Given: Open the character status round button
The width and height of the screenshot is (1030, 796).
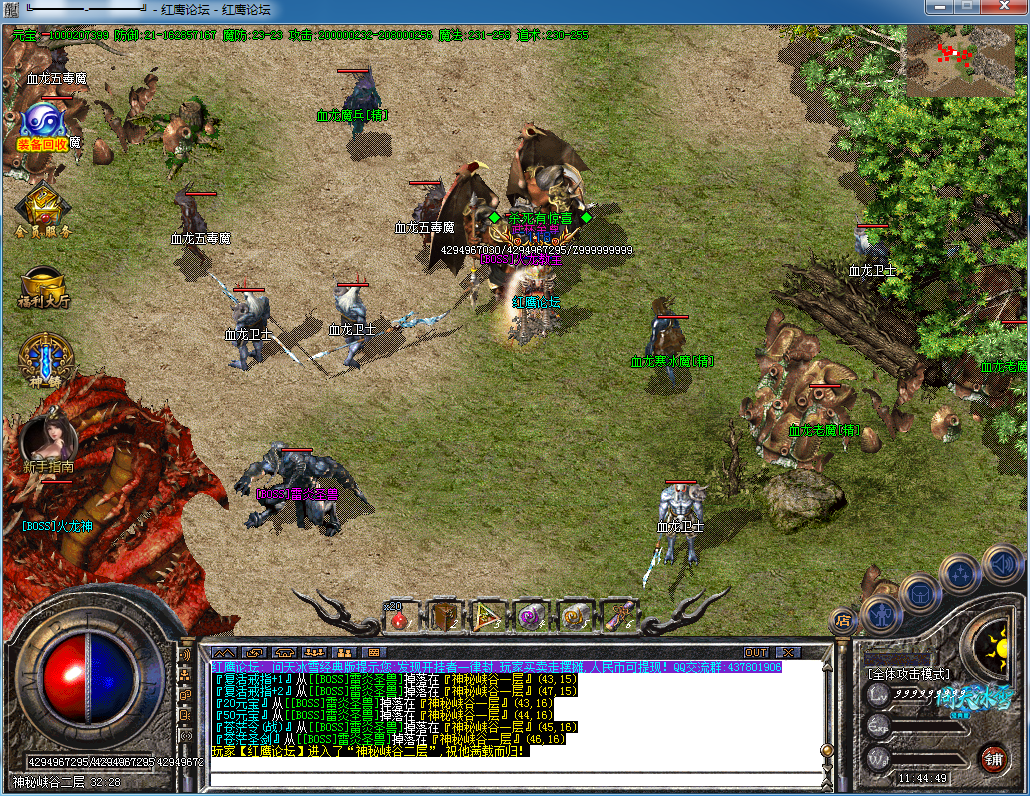Looking at the screenshot, I should tap(881, 612).
